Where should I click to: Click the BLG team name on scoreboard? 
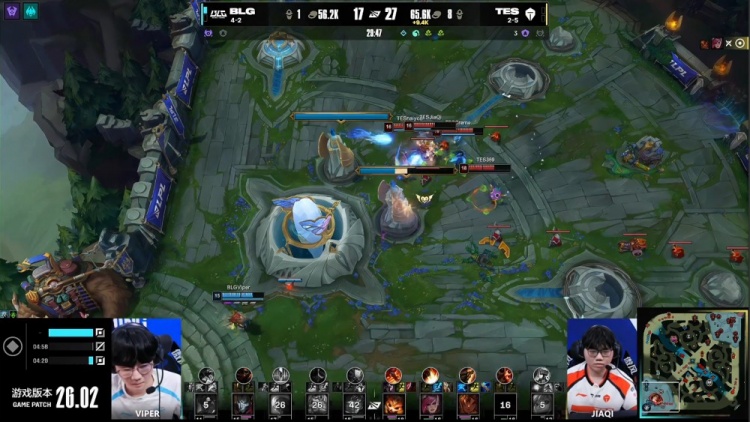click(243, 10)
